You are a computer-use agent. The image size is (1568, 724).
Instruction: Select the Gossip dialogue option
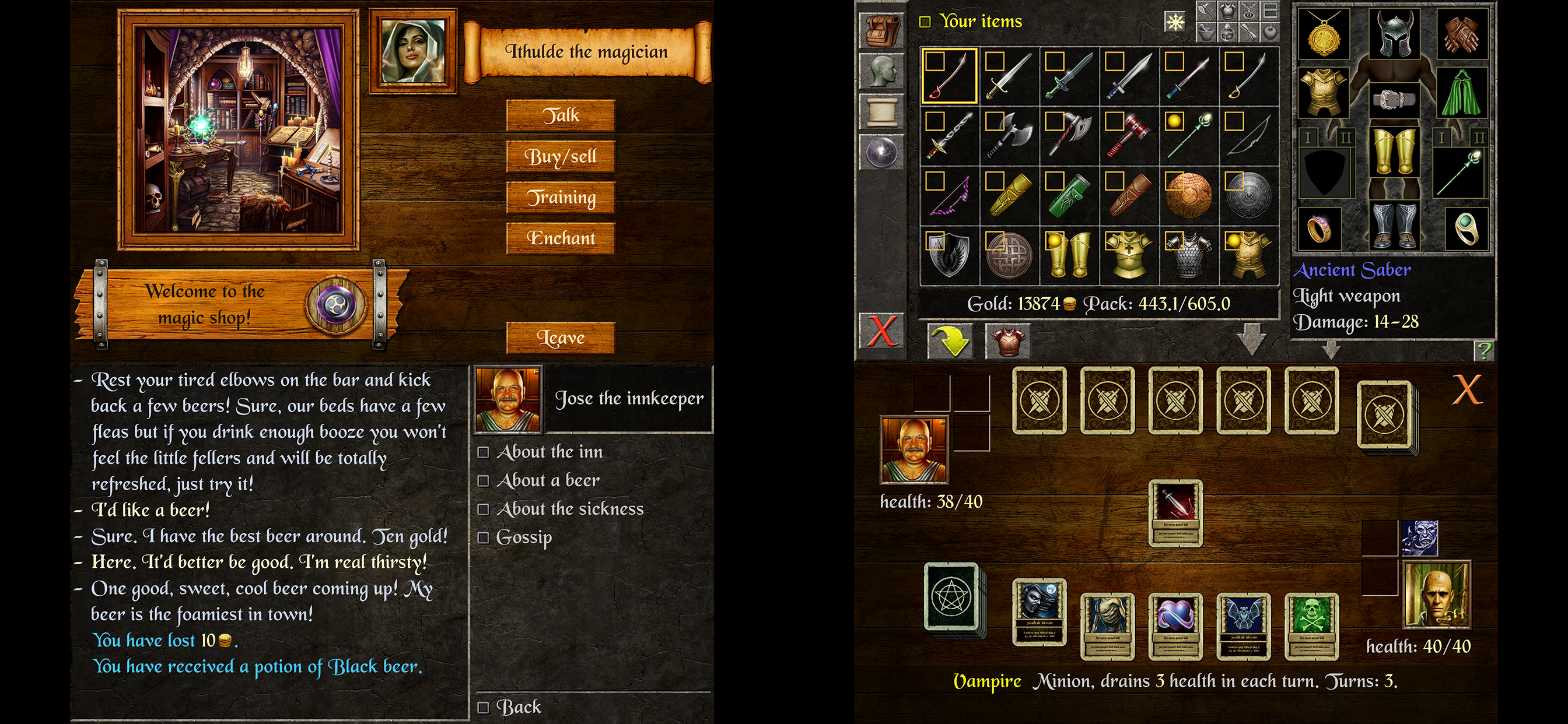click(523, 537)
